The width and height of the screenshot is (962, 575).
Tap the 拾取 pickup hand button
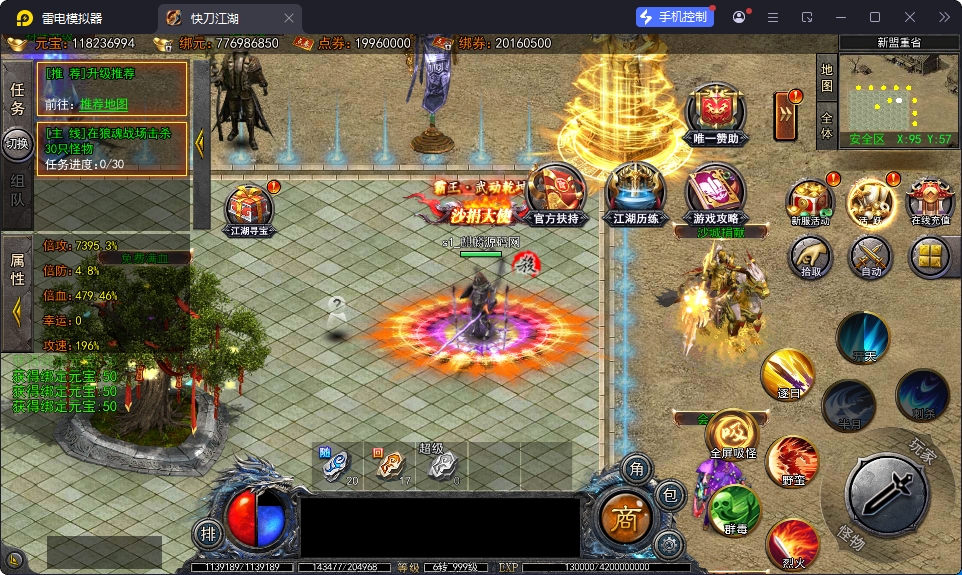pos(810,256)
